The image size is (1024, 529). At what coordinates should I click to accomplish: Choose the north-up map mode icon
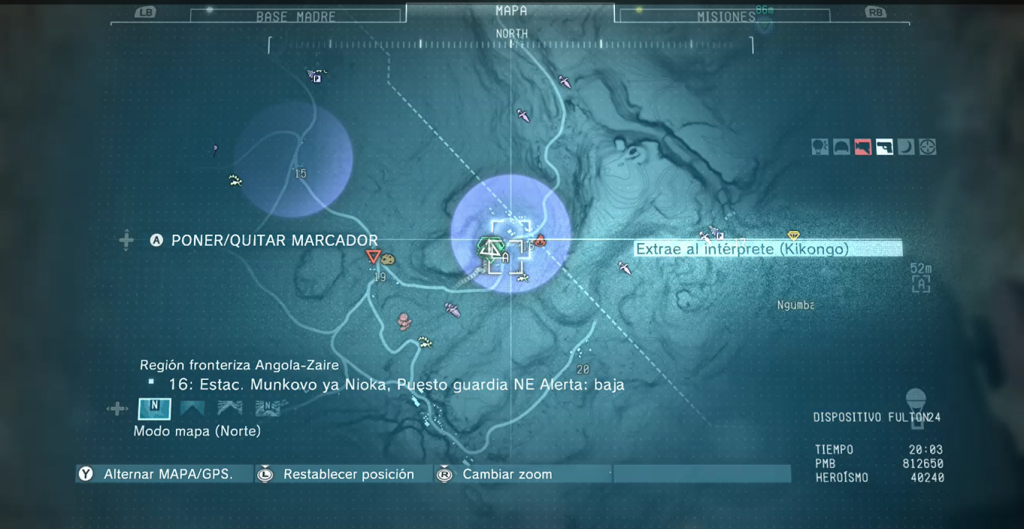(154, 408)
